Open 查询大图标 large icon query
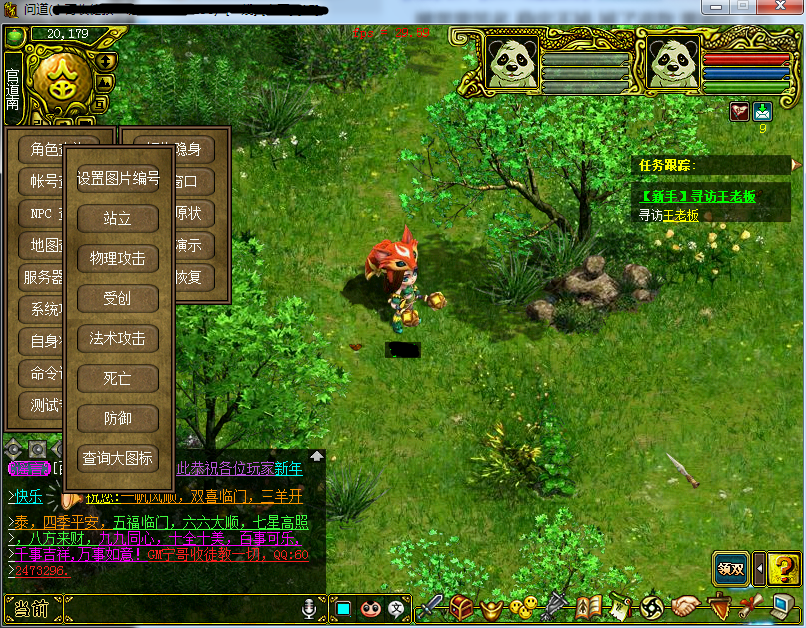 point(118,458)
